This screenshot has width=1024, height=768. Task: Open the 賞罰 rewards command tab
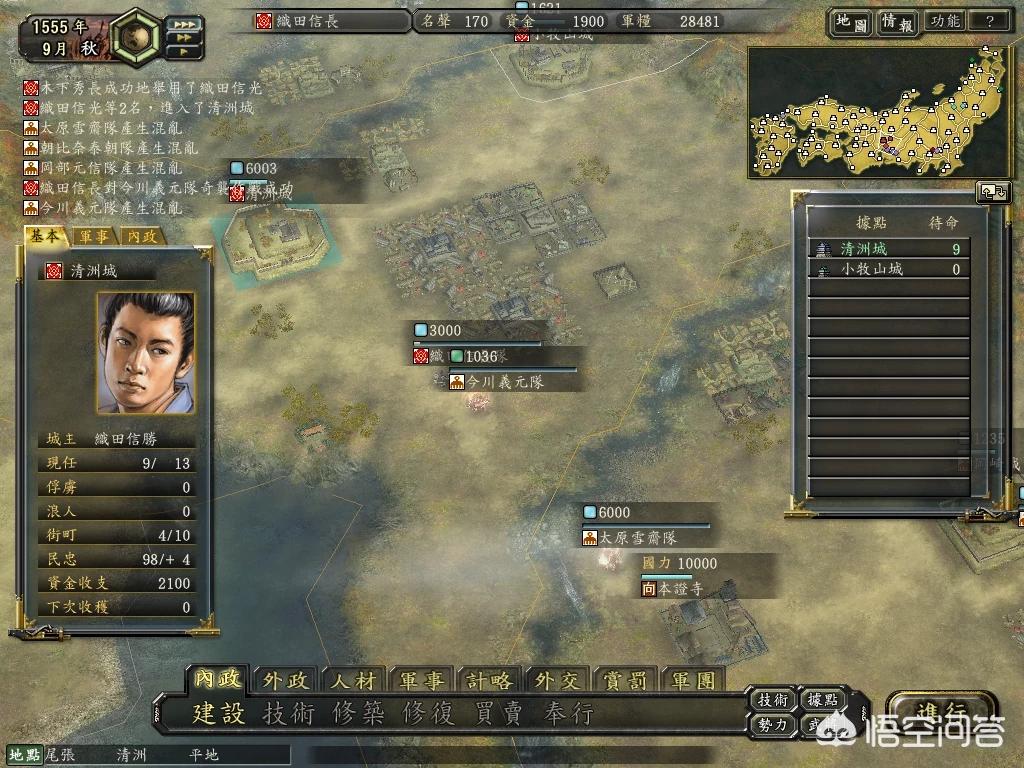pyautogui.click(x=626, y=681)
